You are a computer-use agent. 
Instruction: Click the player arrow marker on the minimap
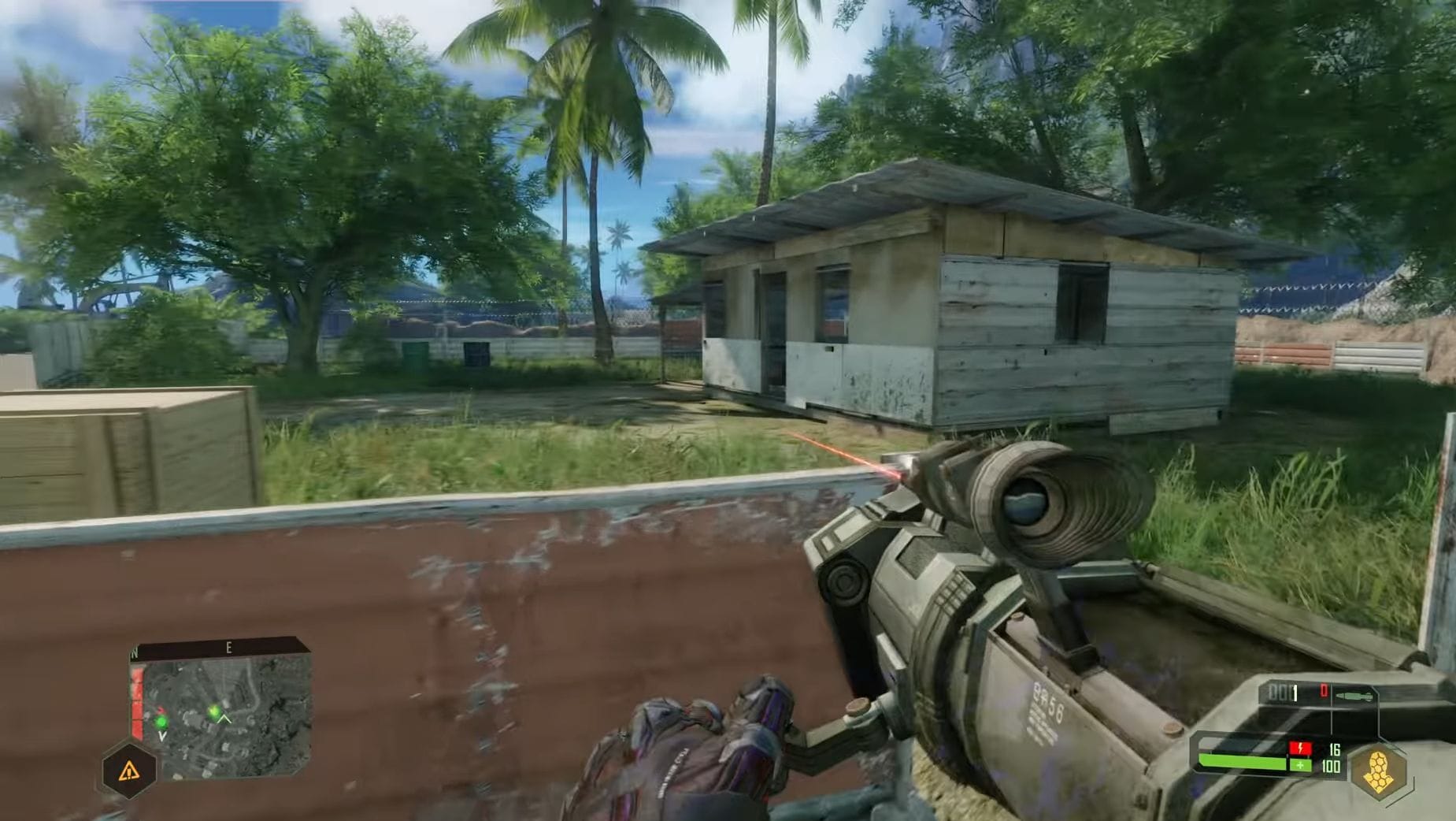click(224, 719)
